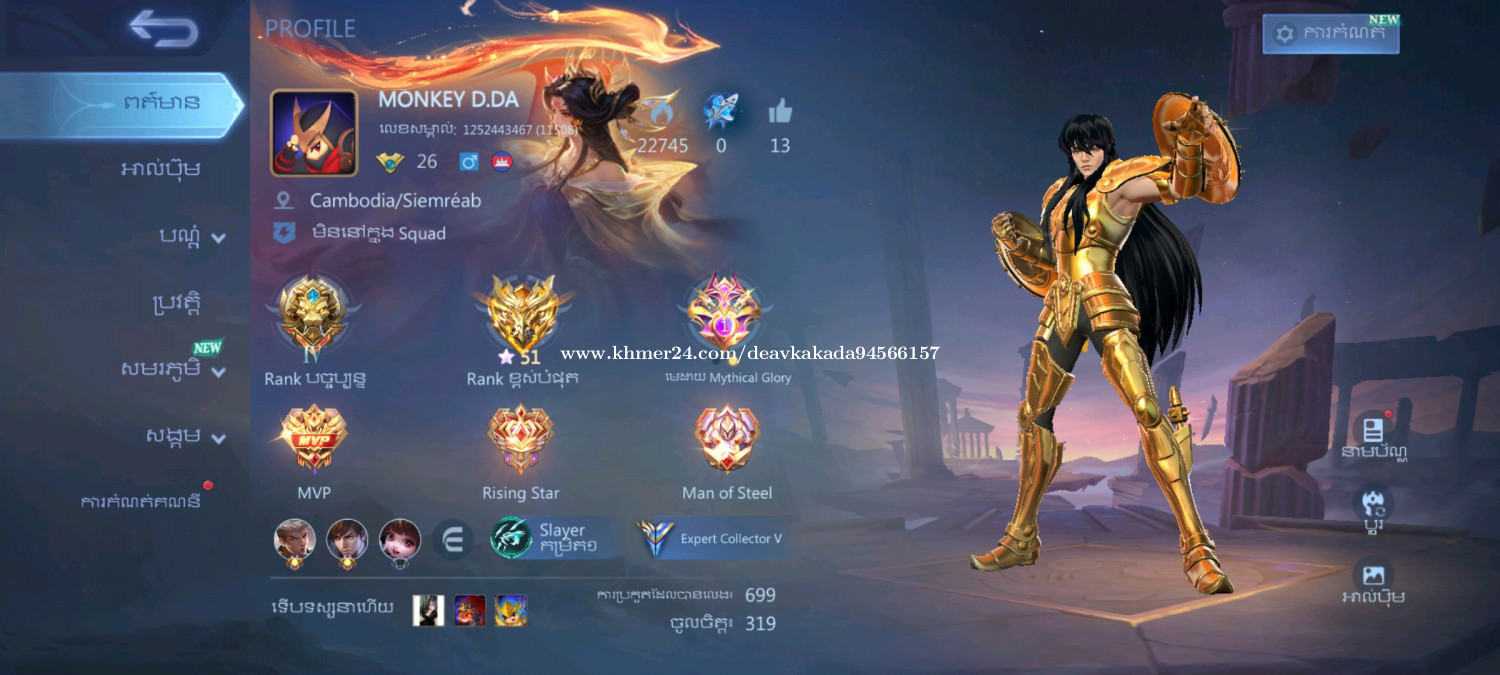
Task: Open the character skin change button
Action: tap(1373, 507)
